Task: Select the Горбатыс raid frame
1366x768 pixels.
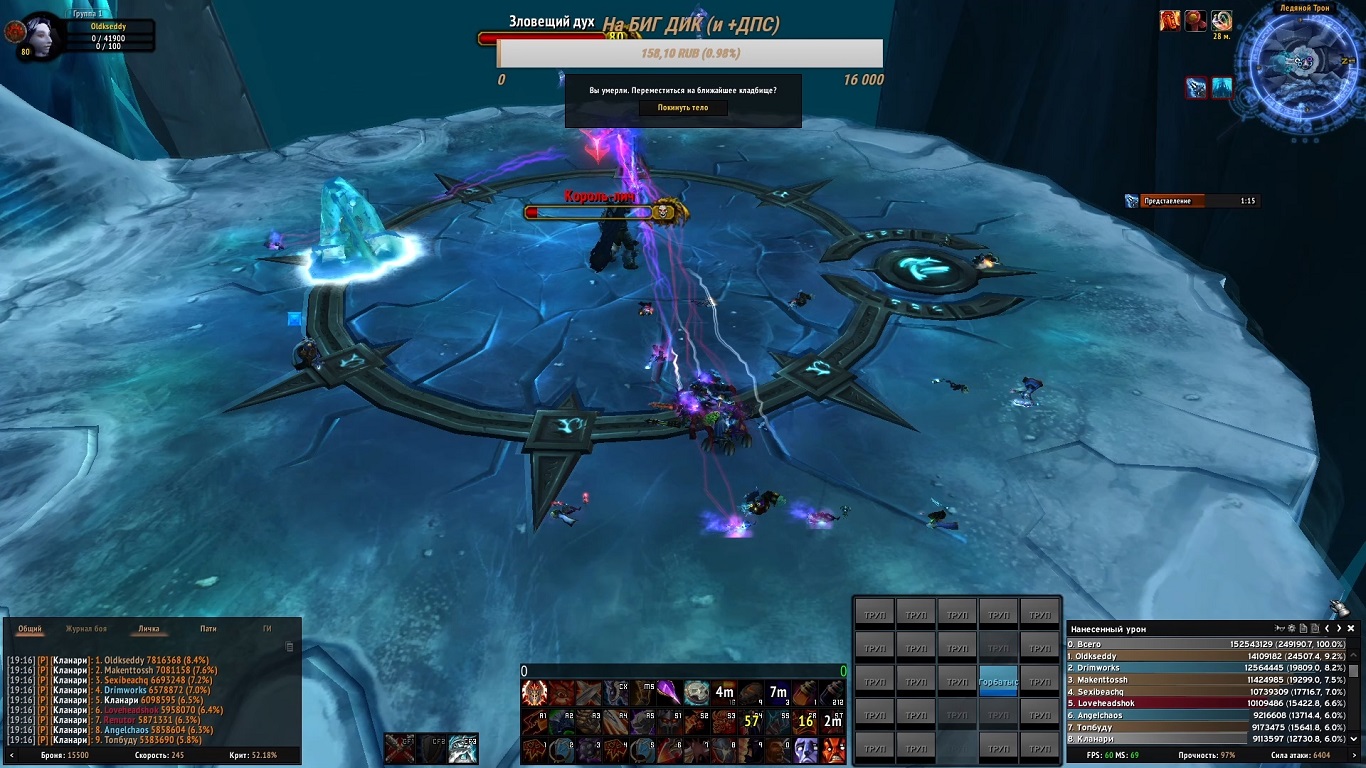Action: 998,681
